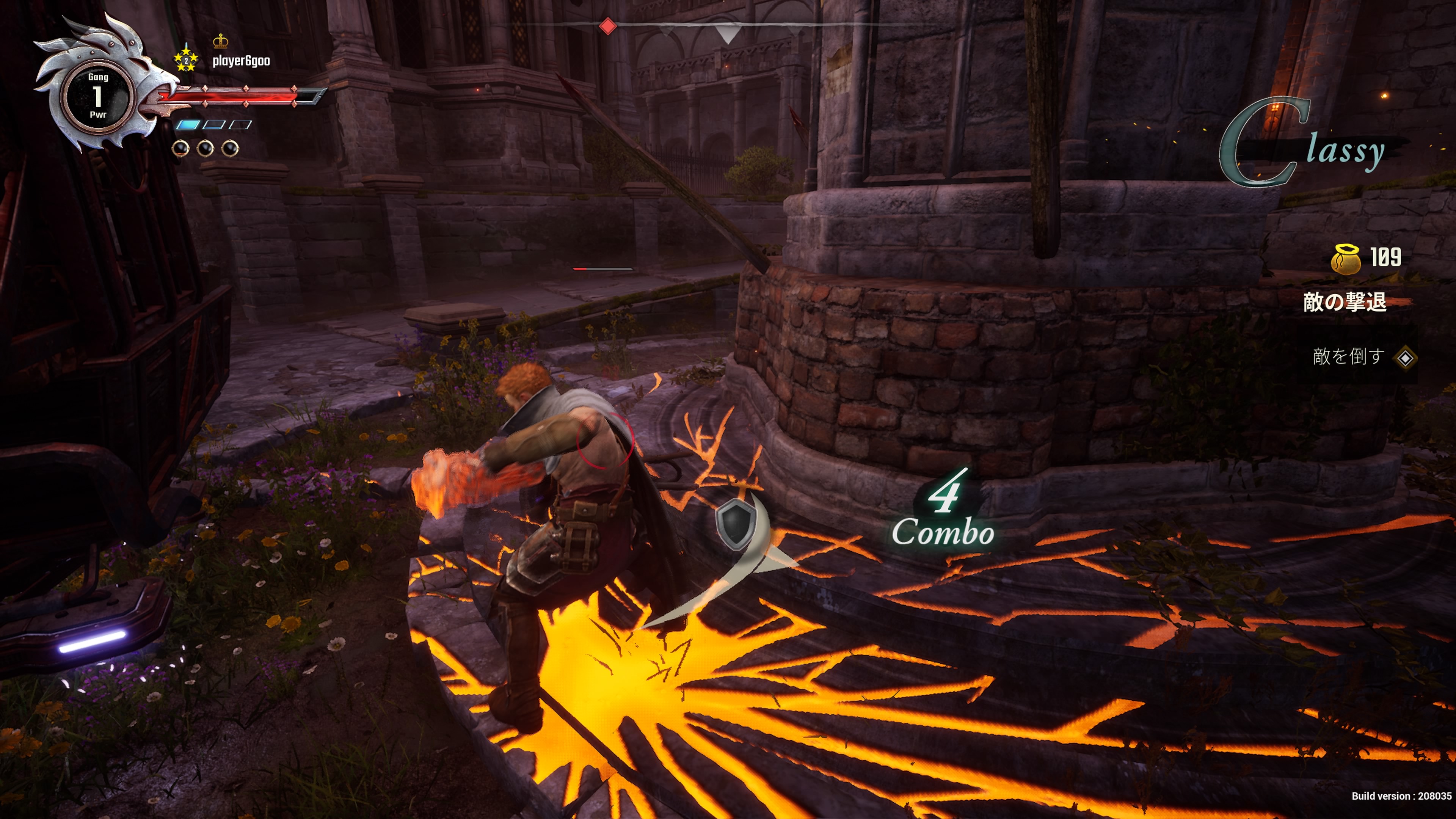Screen dimensions: 1456x819
Task: Click the 敵を倒す objective entry
Action: tap(1349, 357)
